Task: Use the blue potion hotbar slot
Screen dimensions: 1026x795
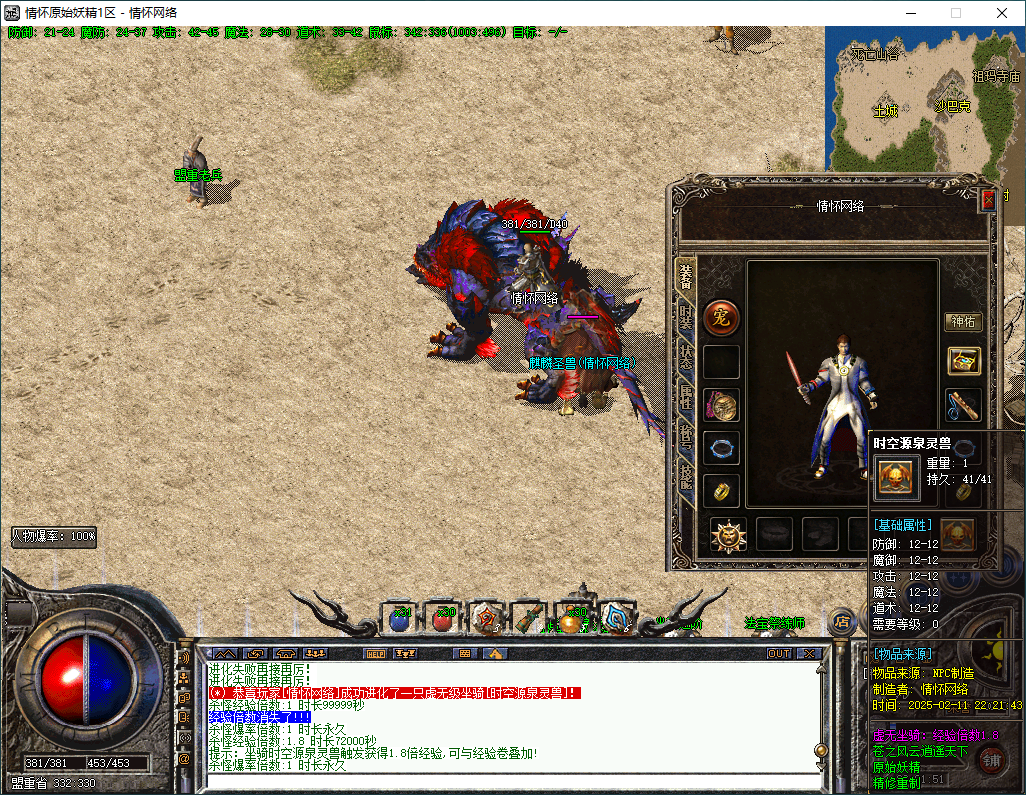Action: tap(400, 619)
